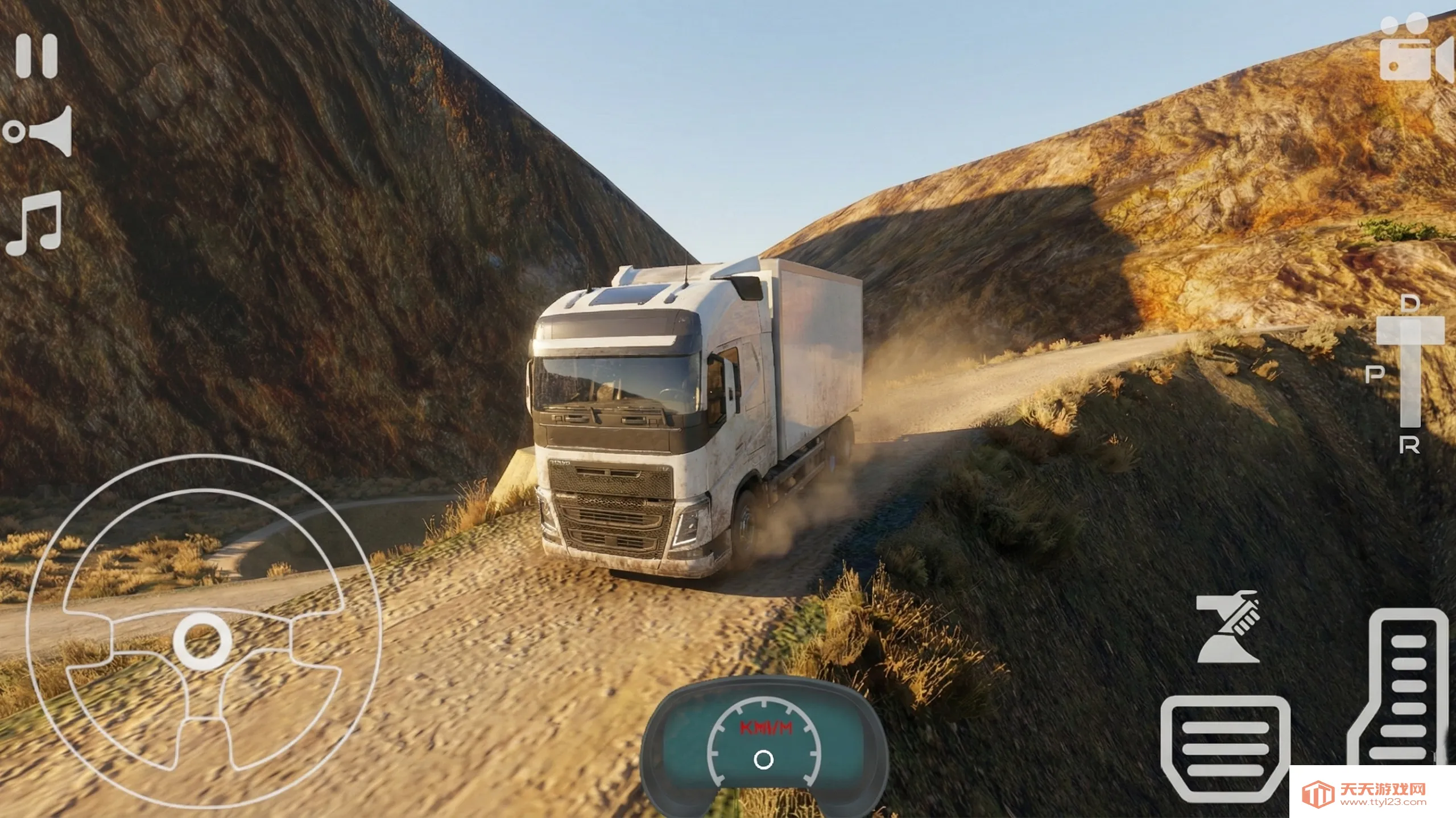Honk the truck horn
The height and width of the screenshot is (818, 1456).
click(40, 131)
